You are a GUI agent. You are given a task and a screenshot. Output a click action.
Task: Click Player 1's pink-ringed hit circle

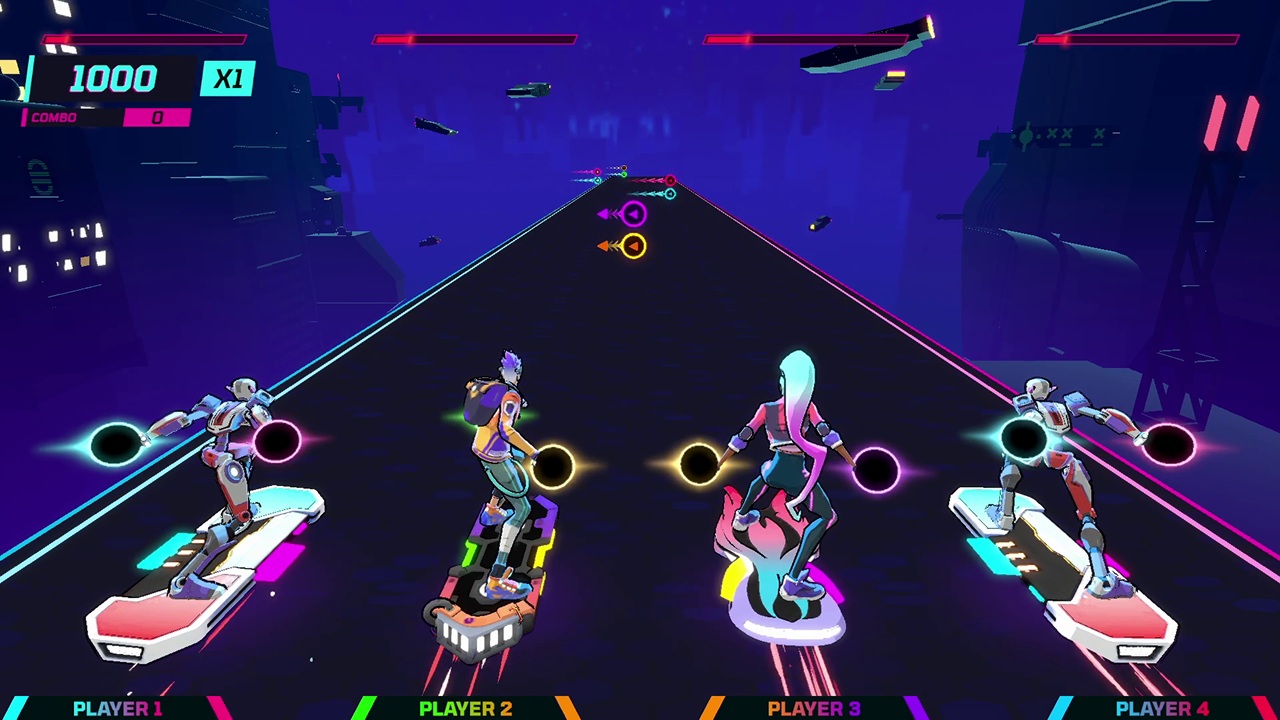tap(277, 440)
